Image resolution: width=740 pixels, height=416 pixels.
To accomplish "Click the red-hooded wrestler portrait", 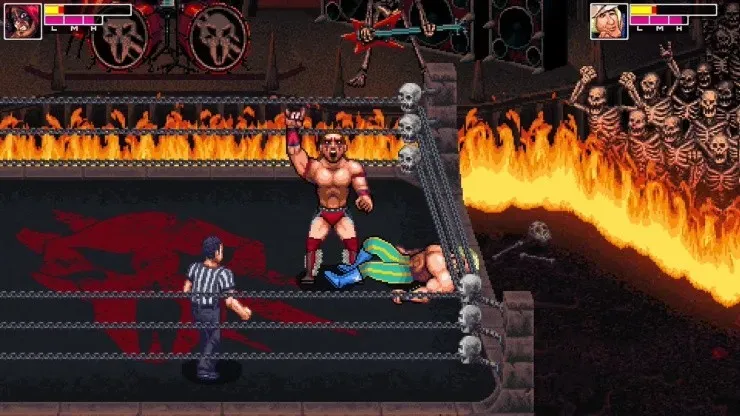I will 21,21.
